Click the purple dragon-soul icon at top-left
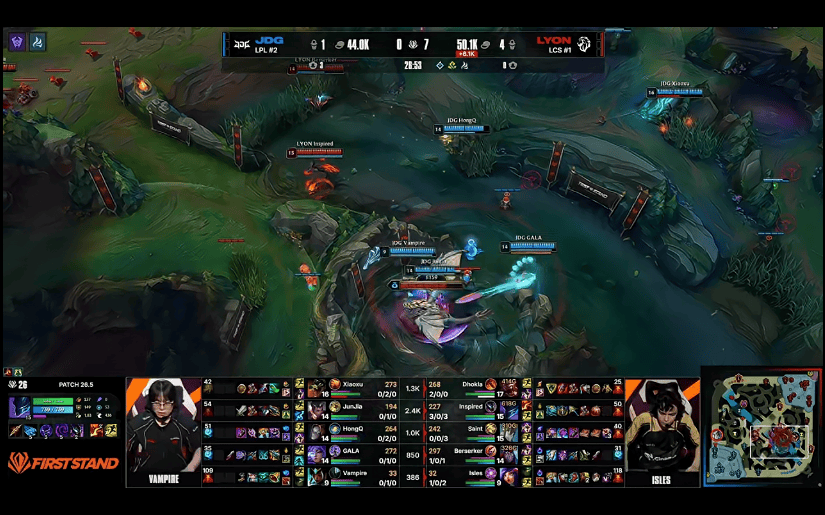 pyautogui.click(x=17, y=42)
